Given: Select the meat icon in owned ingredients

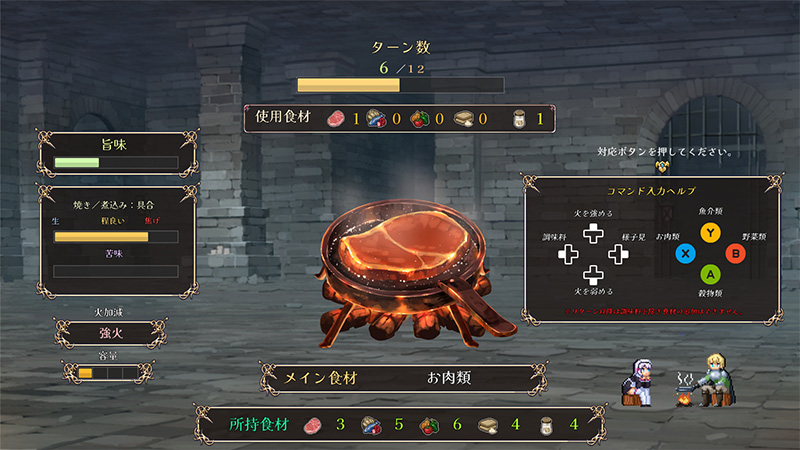Looking at the screenshot, I should tap(309, 425).
